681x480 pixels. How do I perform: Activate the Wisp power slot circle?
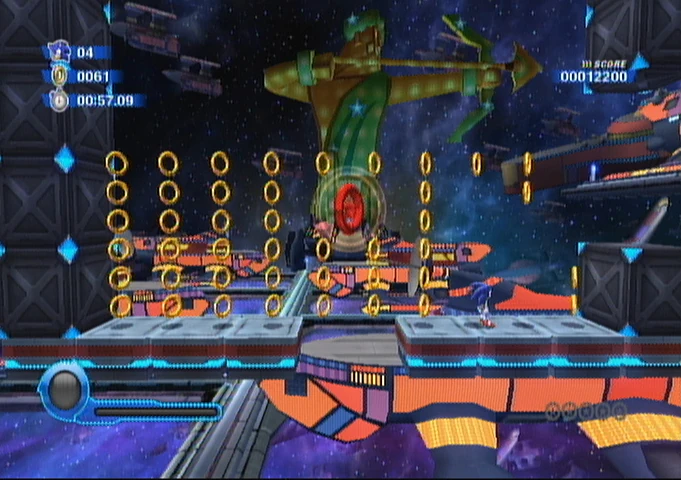pos(64,389)
